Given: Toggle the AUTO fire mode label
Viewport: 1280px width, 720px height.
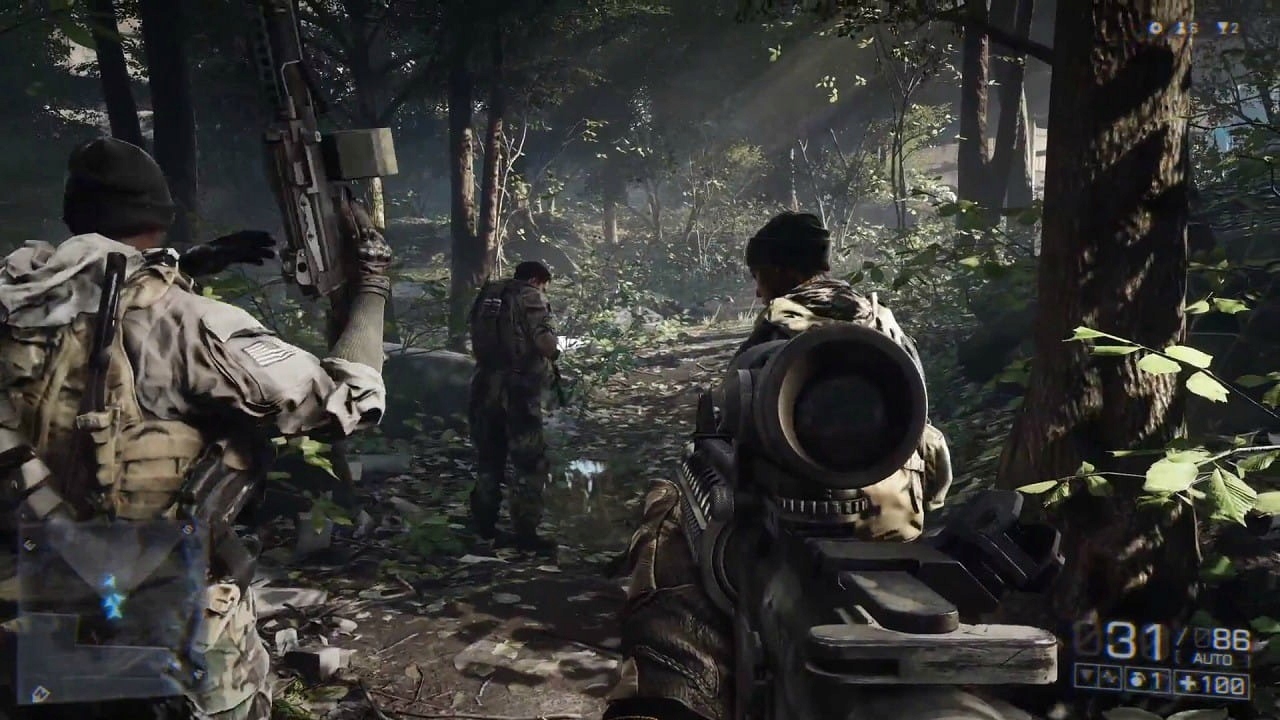Looking at the screenshot, I should click(1215, 657).
